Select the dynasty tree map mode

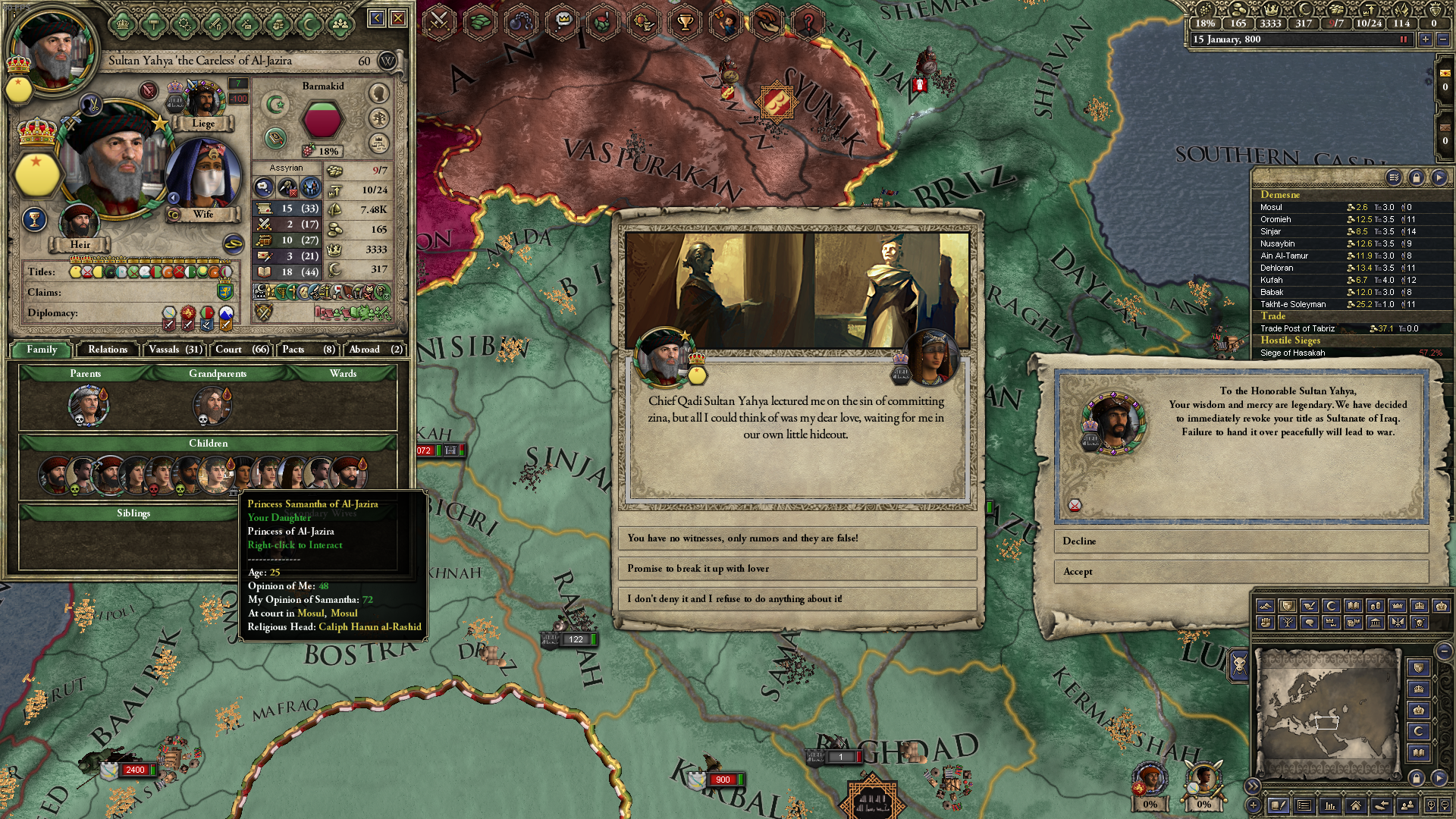(x=1287, y=623)
